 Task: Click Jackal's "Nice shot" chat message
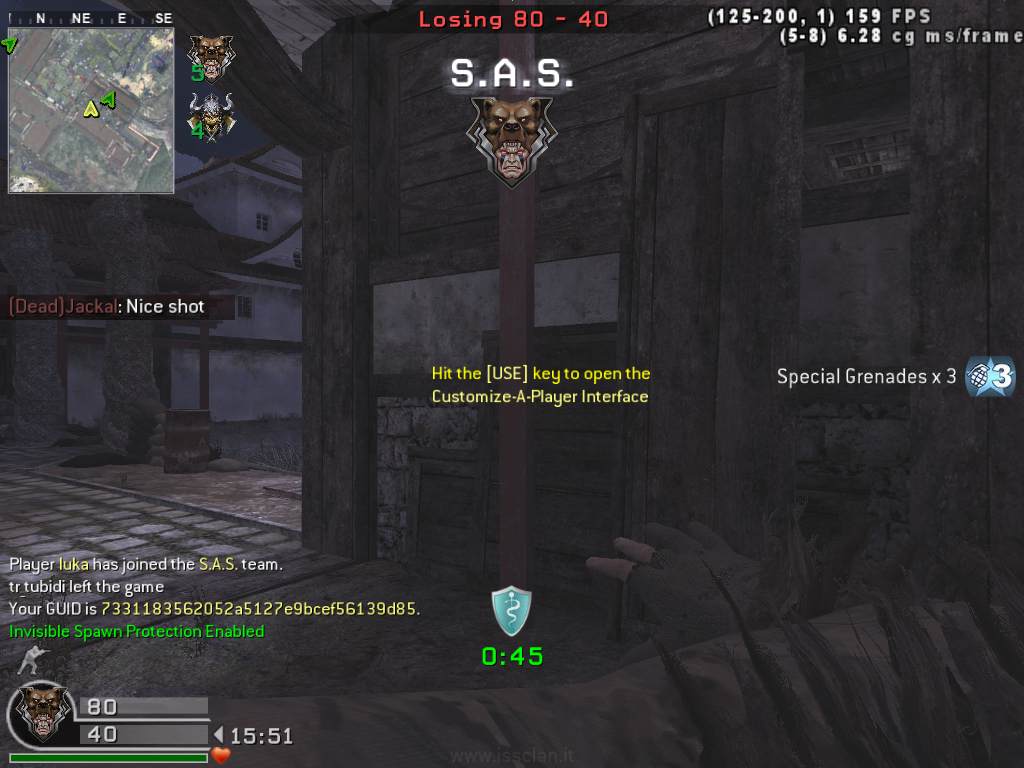pyautogui.click(x=107, y=307)
